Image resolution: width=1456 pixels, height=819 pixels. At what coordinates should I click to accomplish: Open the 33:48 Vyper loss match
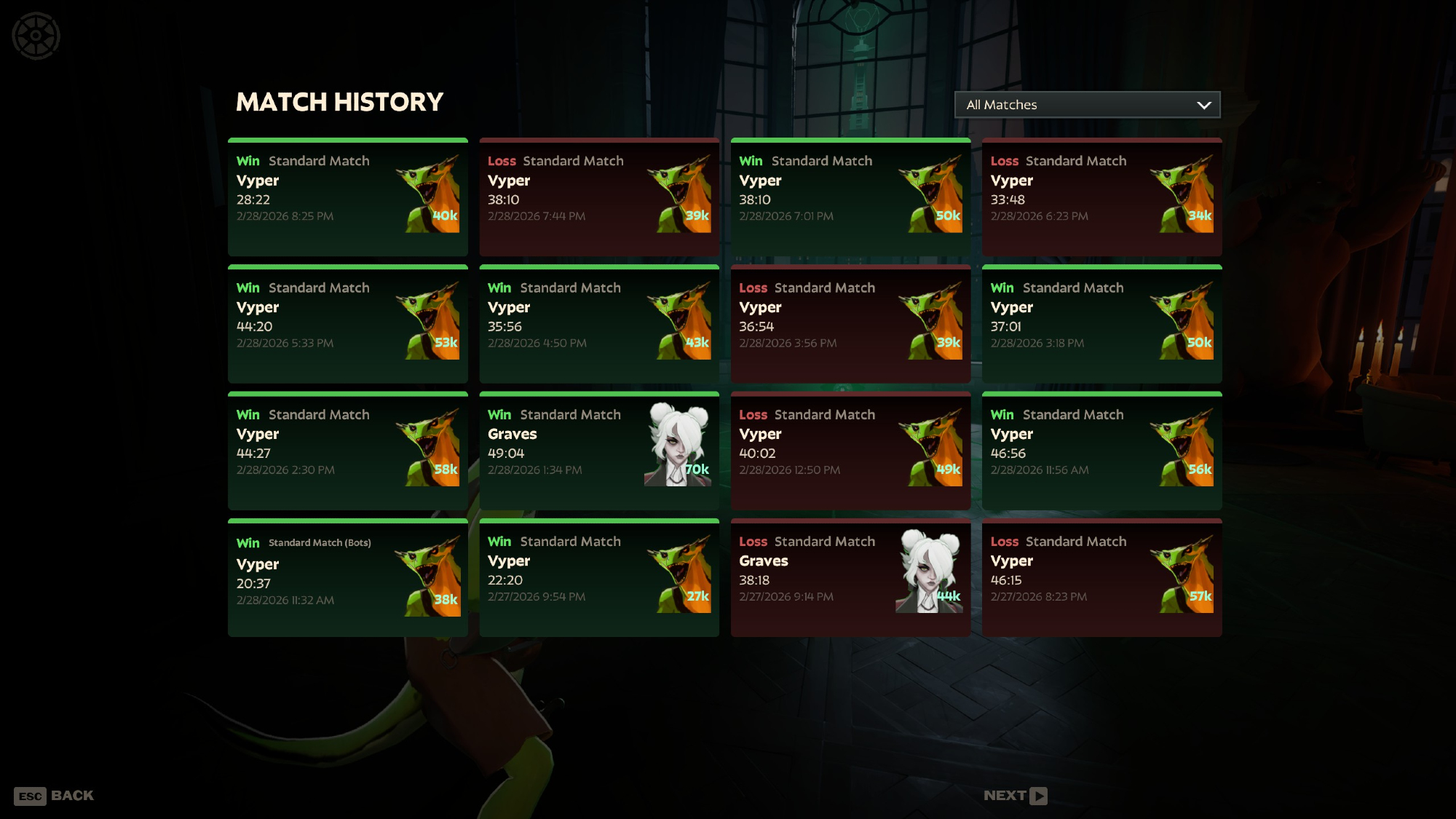point(1101,197)
